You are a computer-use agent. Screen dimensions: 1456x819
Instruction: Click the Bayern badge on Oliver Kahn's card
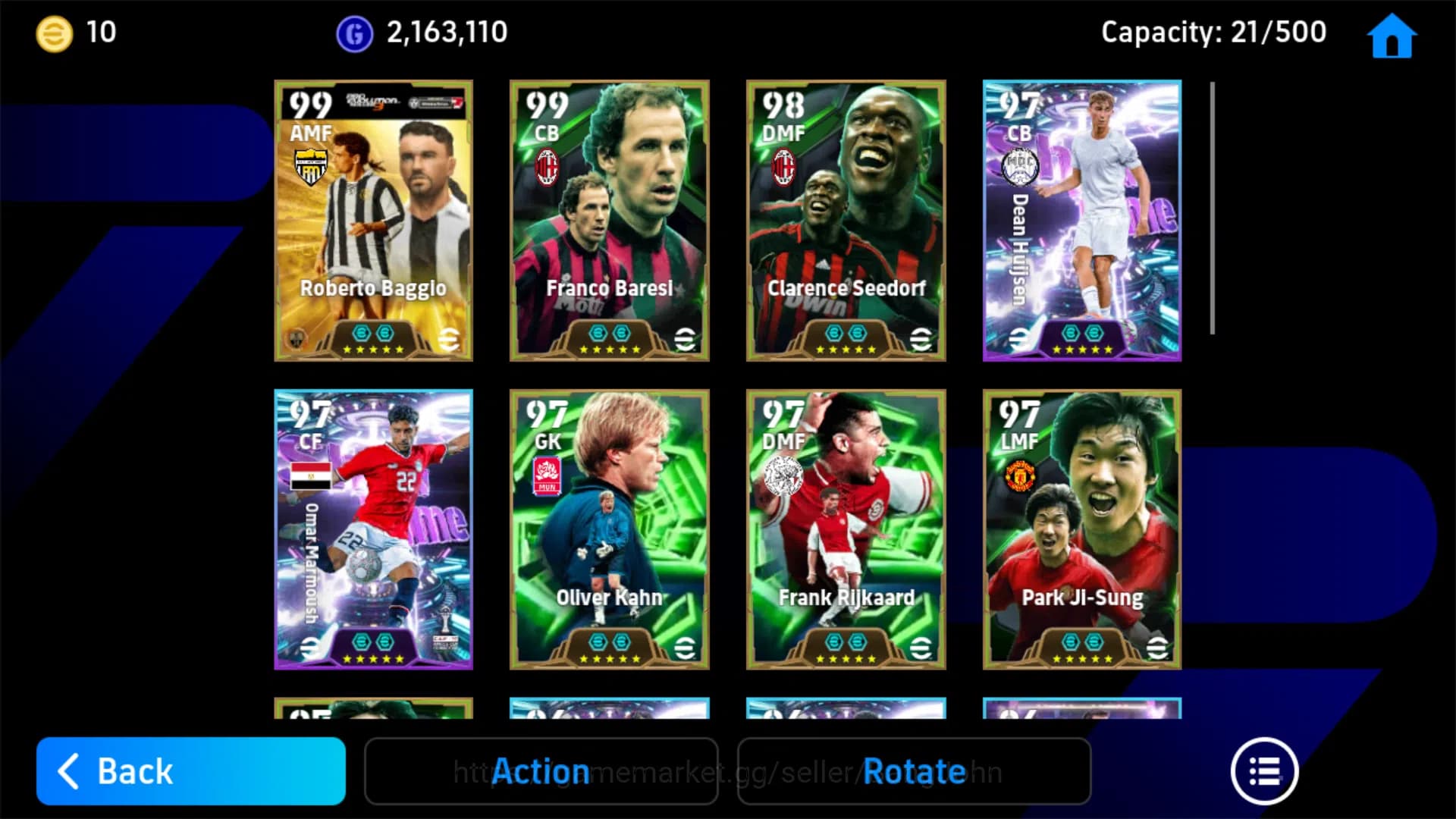click(545, 475)
